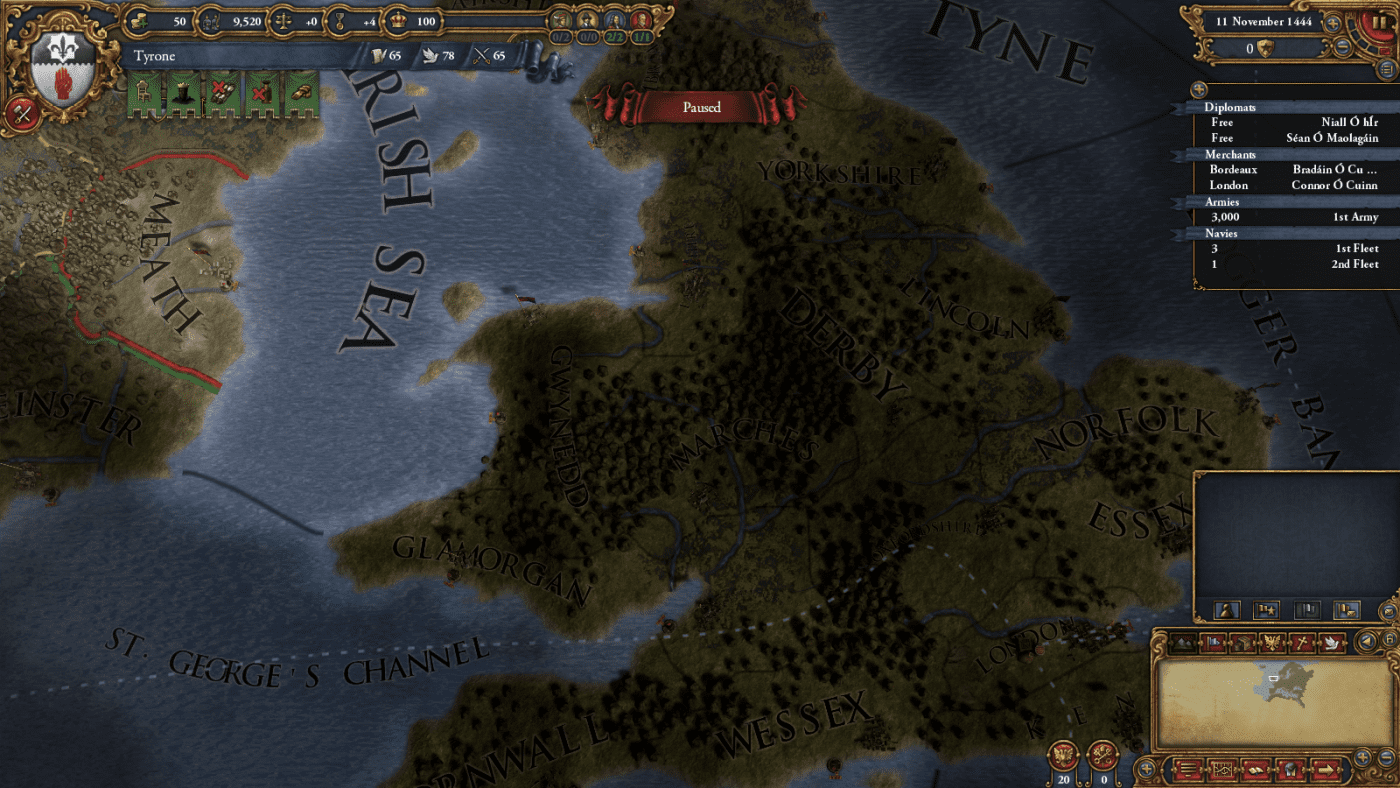Choose the religious mapmode cross icon
Screen dimensions: 1400x788
click(x=1300, y=642)
